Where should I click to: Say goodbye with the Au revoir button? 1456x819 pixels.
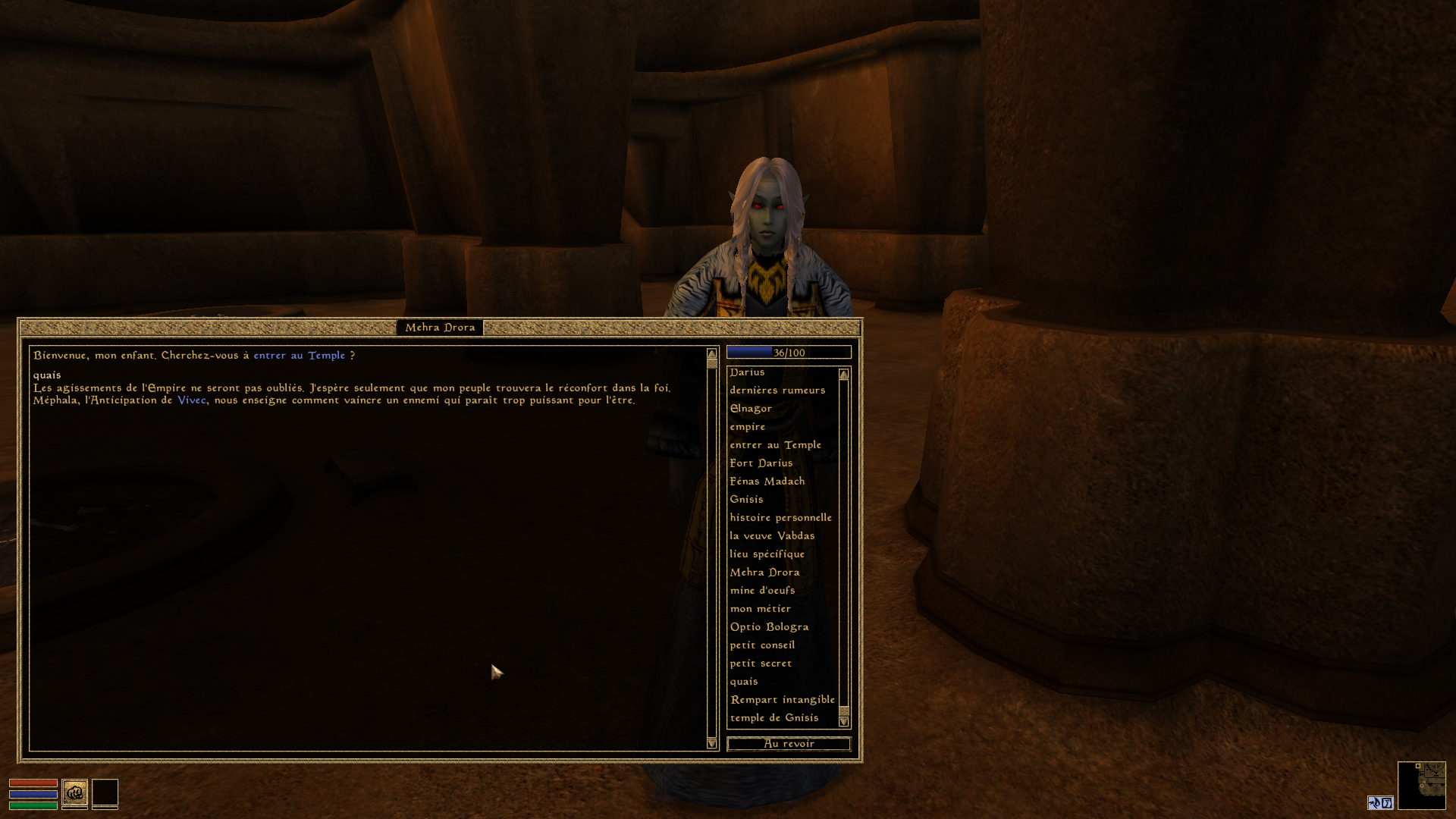(789, 744)
